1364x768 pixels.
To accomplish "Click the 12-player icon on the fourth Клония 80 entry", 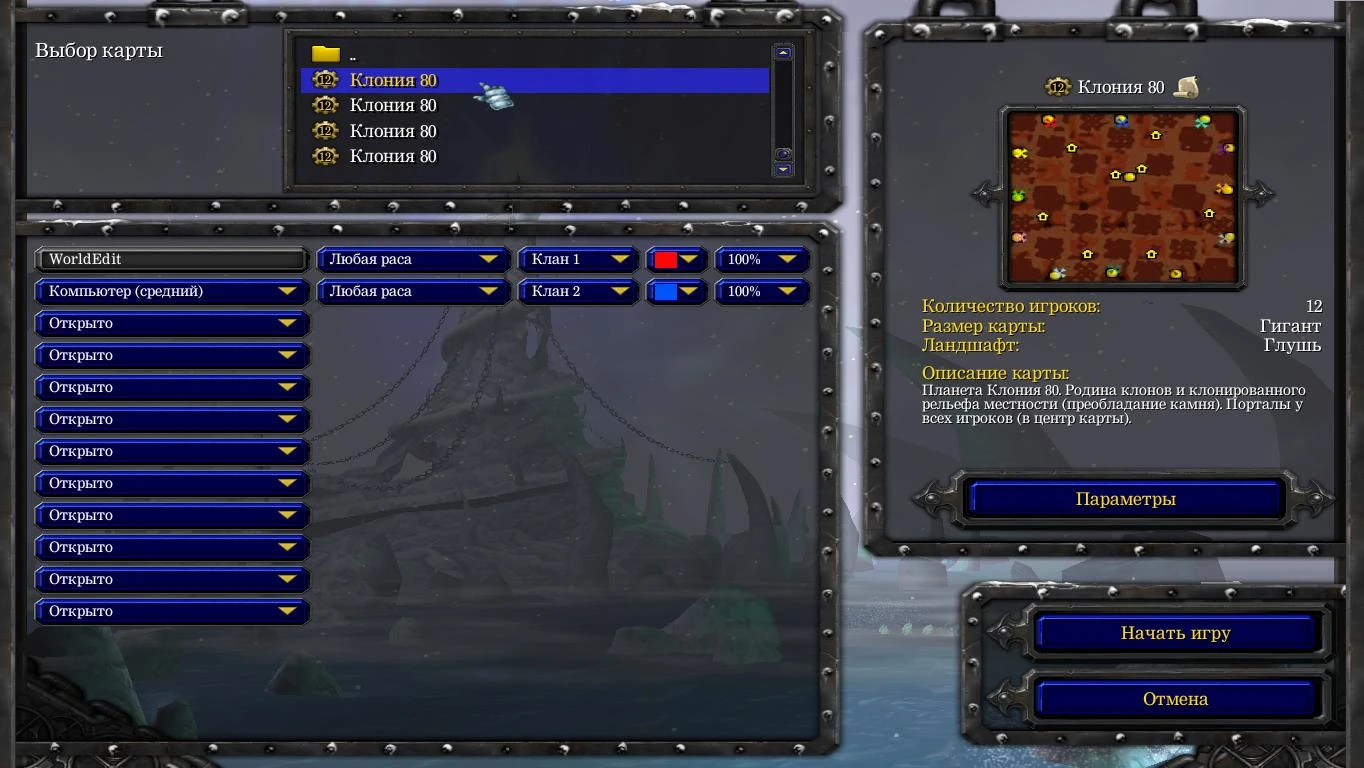I will click(325, 156).
